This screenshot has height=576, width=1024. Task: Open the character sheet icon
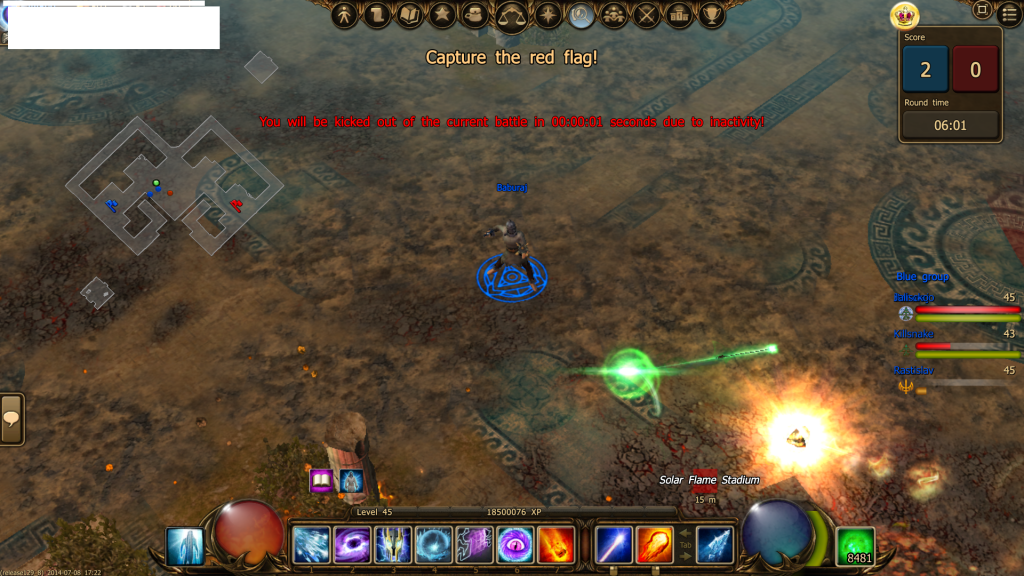[345, 15]
